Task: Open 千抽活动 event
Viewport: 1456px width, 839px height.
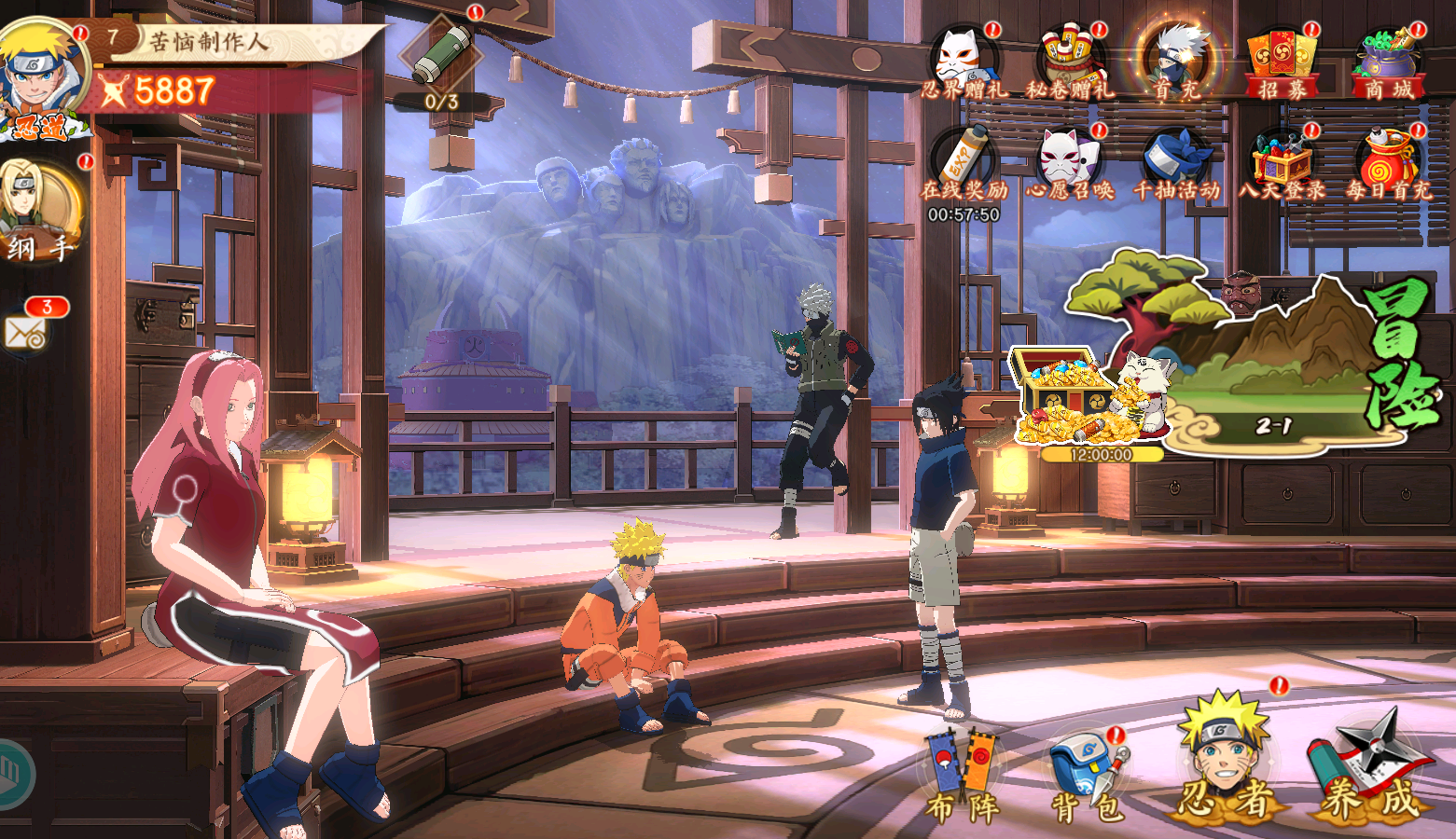Action: (x=1176, y=165)
